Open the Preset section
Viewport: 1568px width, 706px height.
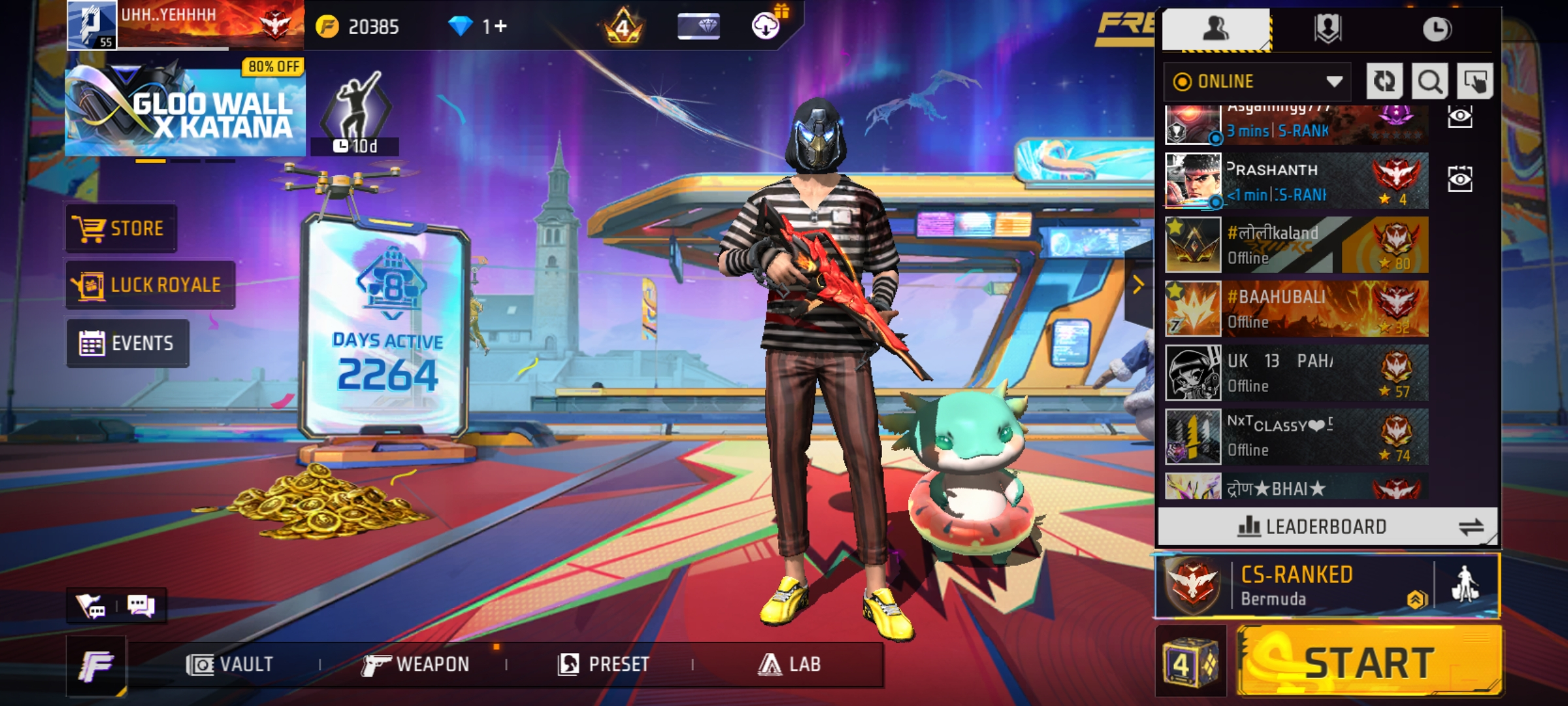(x=604, y=665)
